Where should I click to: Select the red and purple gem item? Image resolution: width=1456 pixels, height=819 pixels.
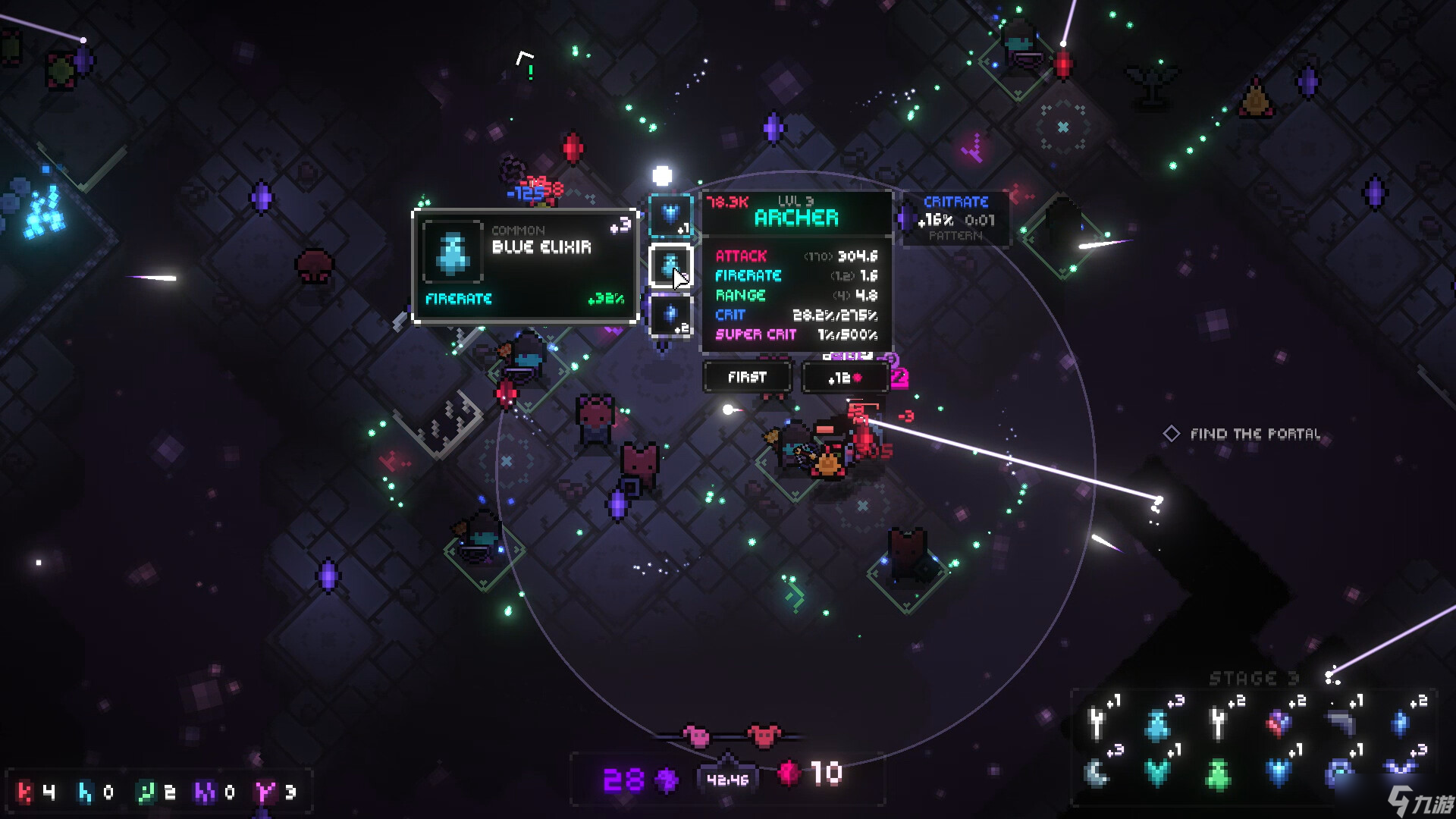[1279, 723]
